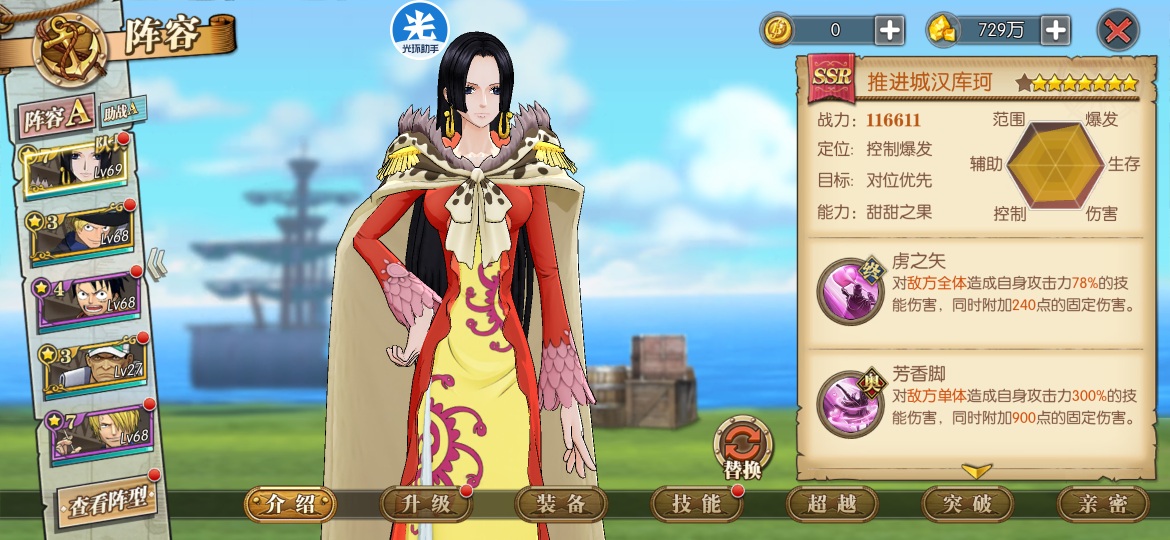Switch to the 技能 skills tab
This screenshot has height=540, width=1170.
click(696, 504)
